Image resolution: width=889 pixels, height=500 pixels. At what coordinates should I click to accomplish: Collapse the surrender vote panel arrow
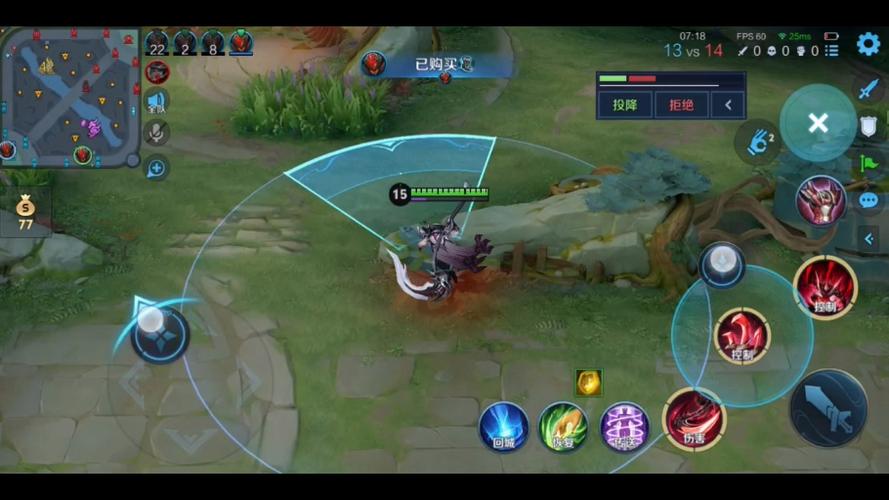[x=729, y=104]
